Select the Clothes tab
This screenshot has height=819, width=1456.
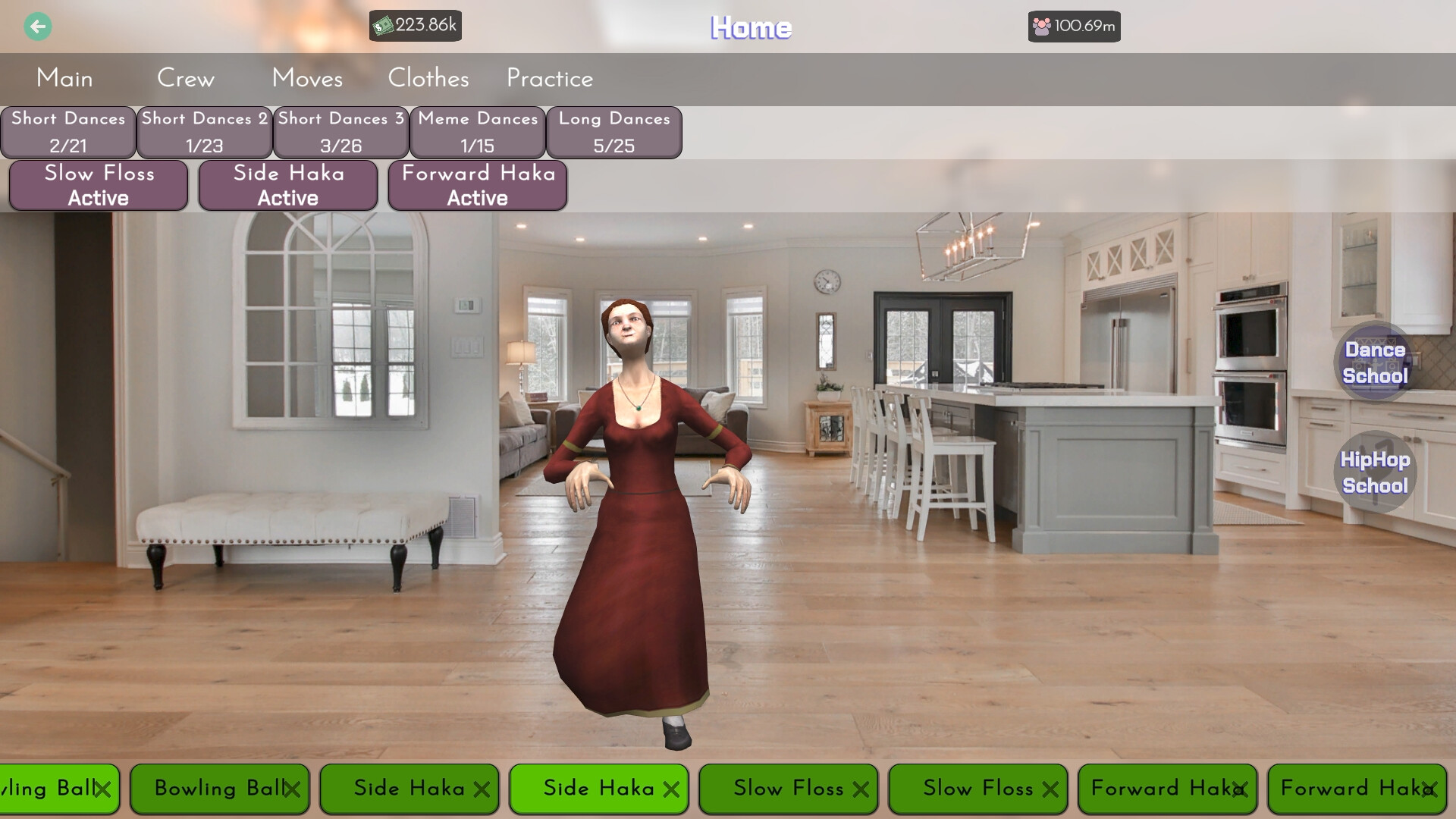pyautogui.click(x=428, y=78)
